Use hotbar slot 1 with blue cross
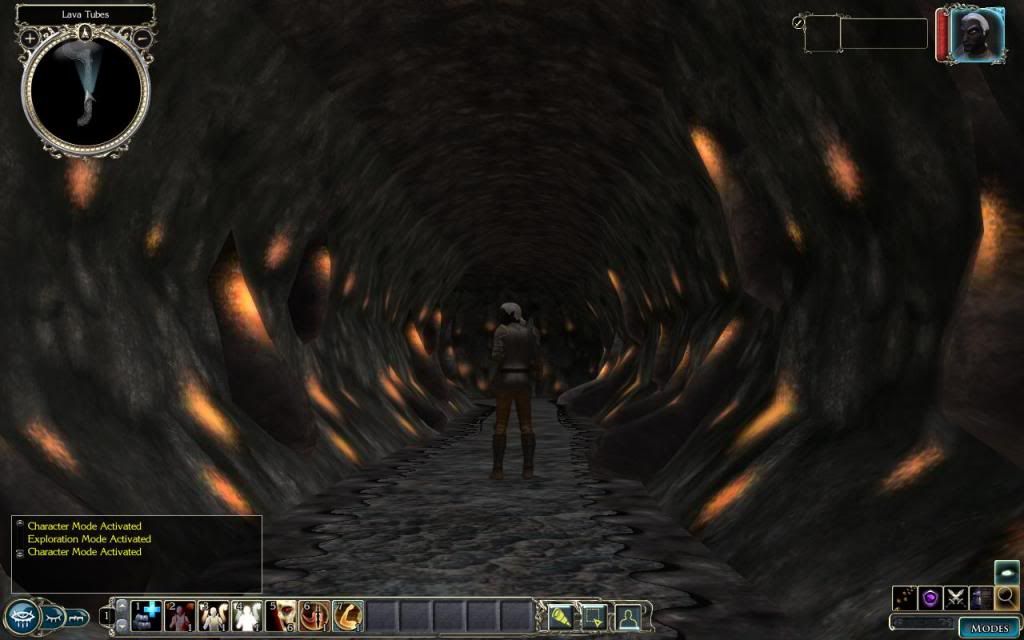This screenshot has width=1024, height=640. click(x=148, y=616)
